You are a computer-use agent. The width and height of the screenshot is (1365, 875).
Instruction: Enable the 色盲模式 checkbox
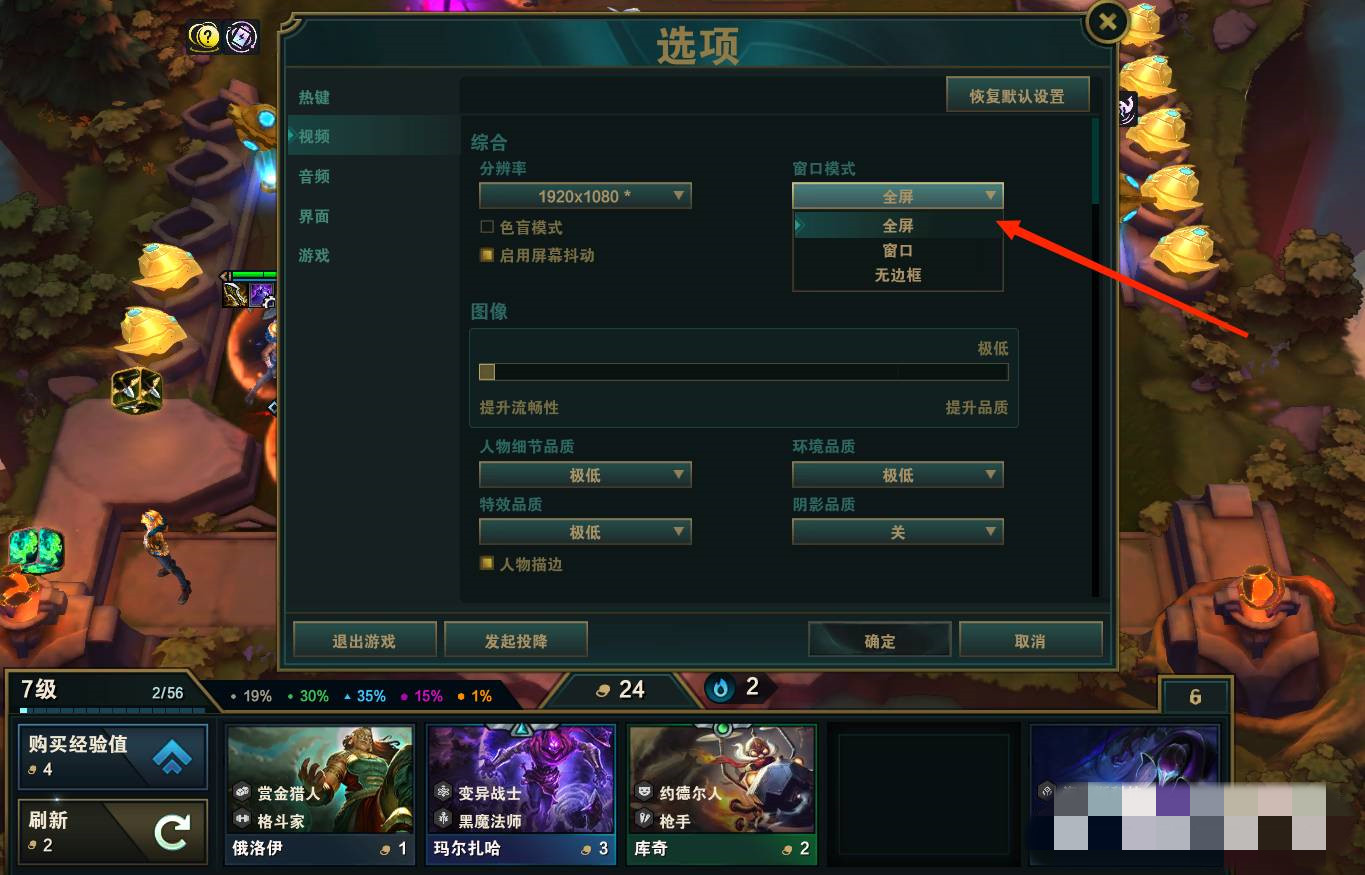(x=487, y=227)
